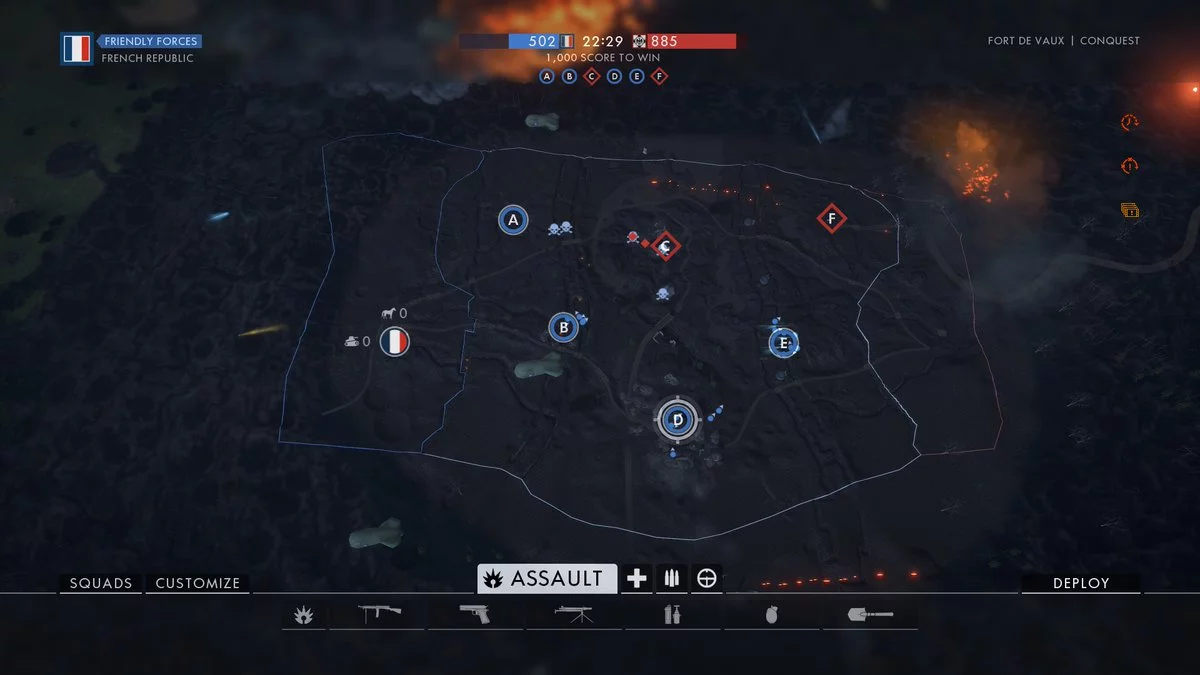Select the Assault class tab
Viewport: 1200px width, 675px height.
547,578
